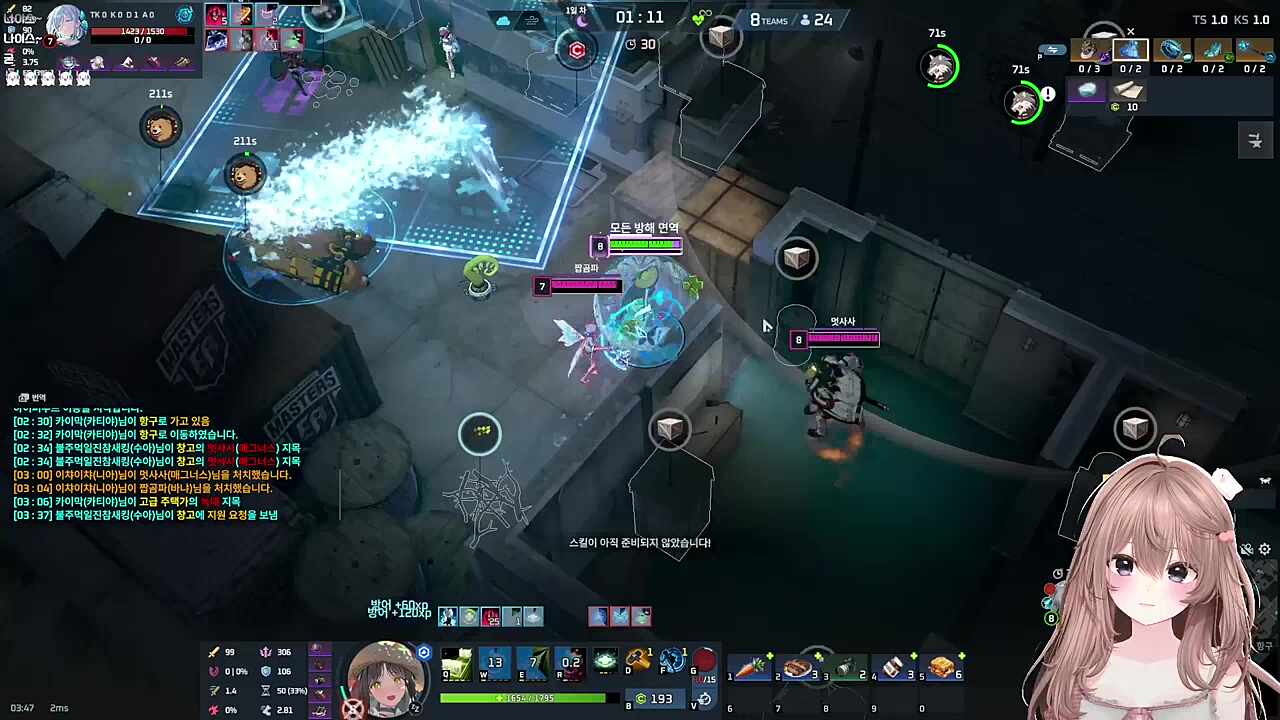The height and width of the screenshot is (720, 1280).
Task: Close the target item tracker with X
Action: coord(1131,32)
